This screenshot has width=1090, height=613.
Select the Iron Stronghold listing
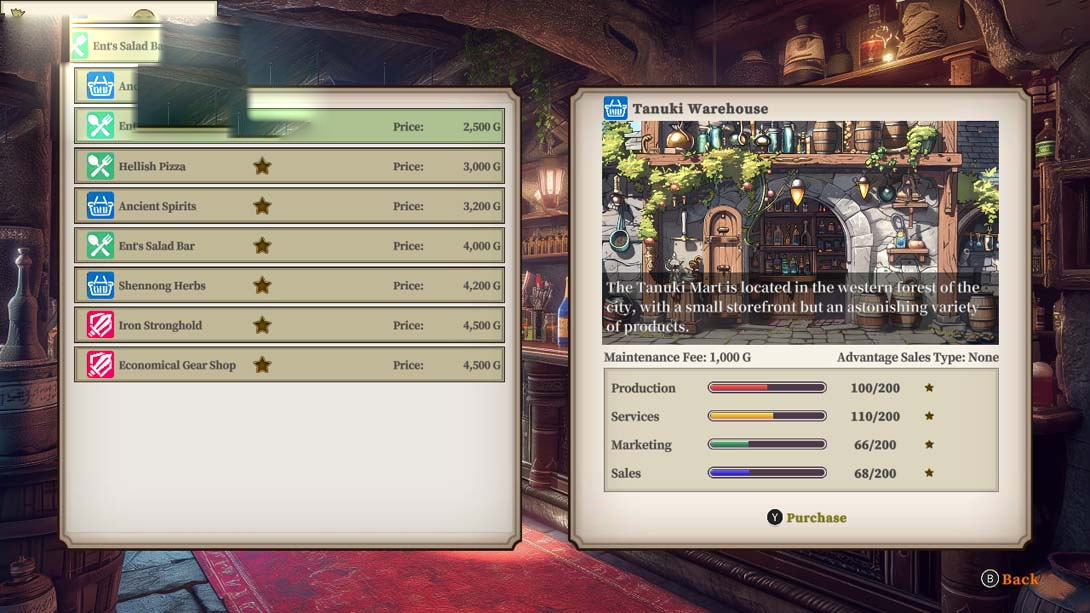point(289,325)
